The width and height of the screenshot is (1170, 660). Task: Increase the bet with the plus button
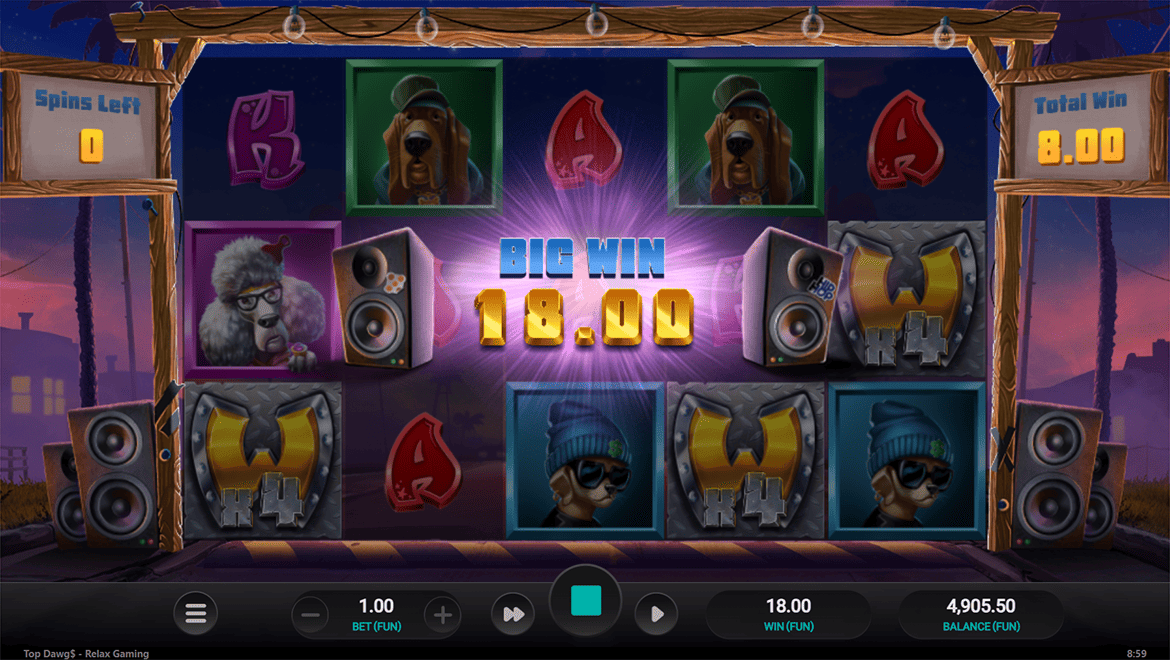[x=442, y=615]
